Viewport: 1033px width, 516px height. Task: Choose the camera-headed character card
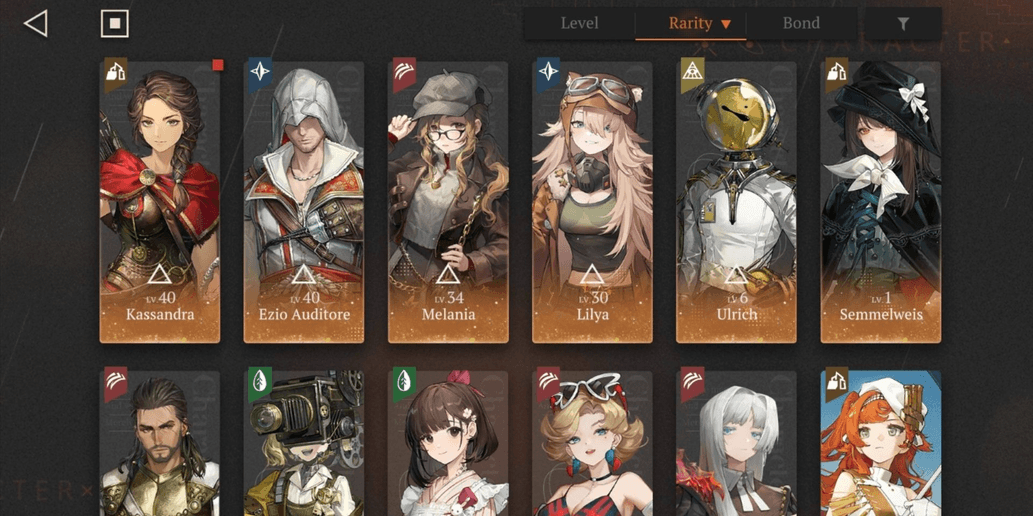pyautogui.click(x=304, y=445)
